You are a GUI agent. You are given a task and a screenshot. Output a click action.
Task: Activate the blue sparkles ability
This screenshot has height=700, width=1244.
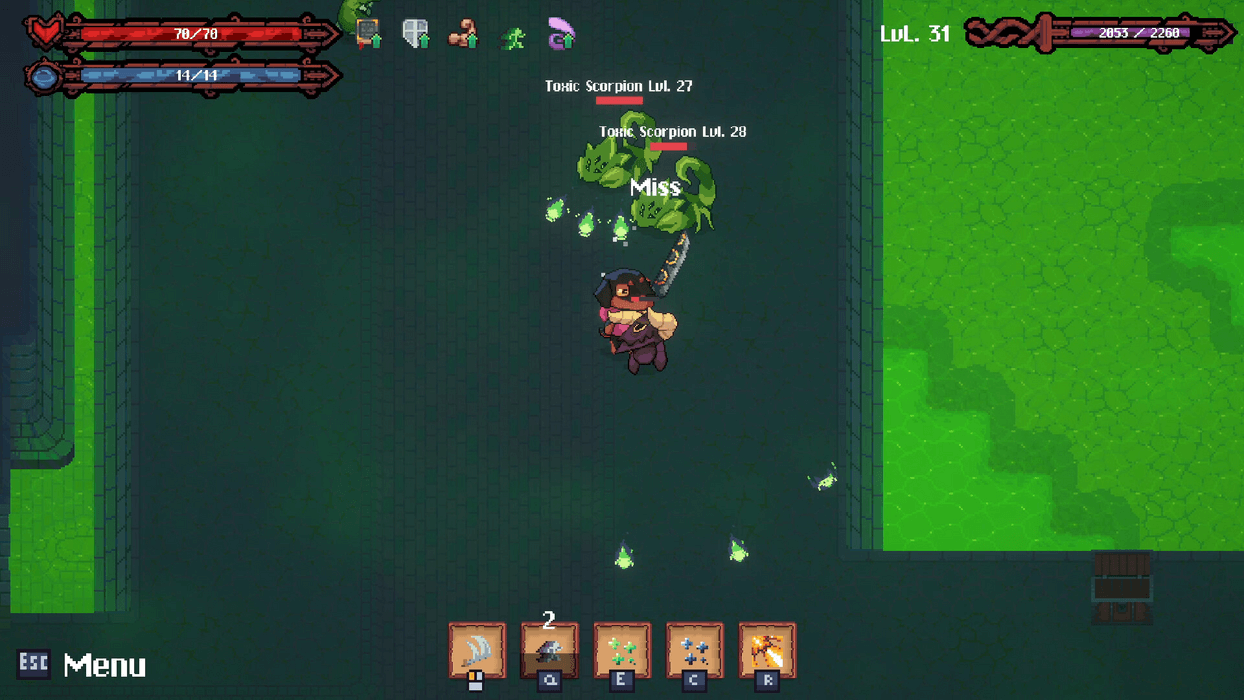[x=694, y=650]
